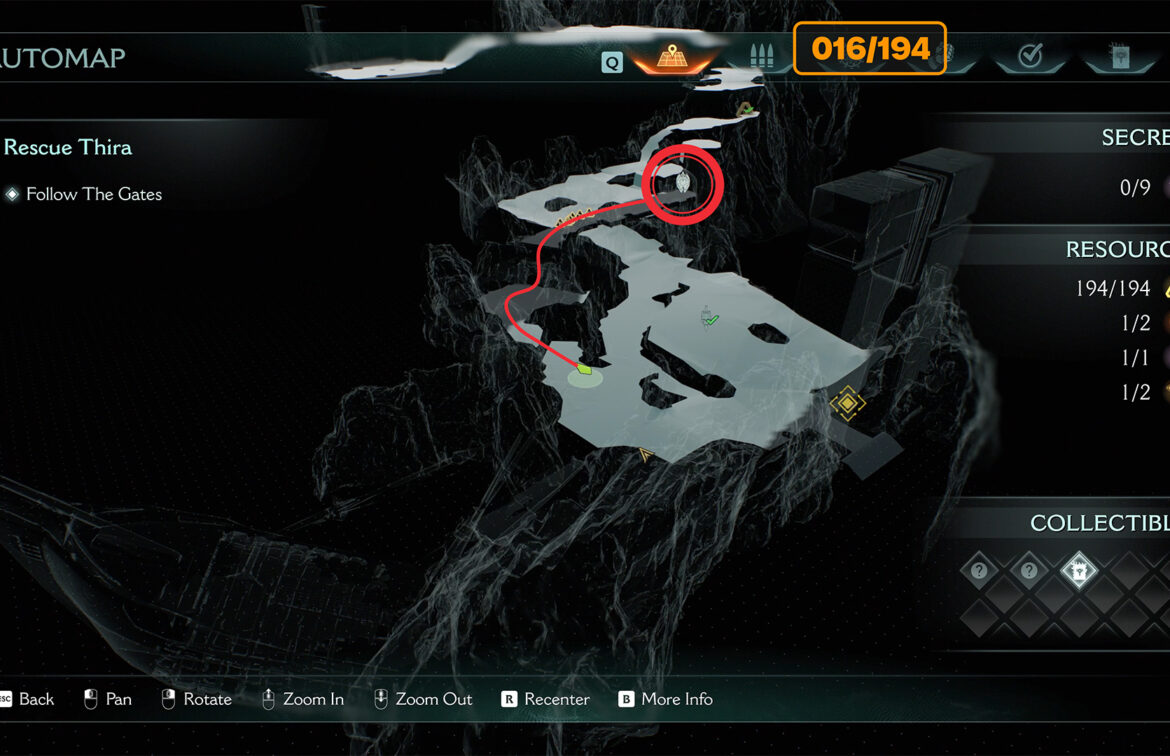Switch to the codex book tab
Screen dimensions: 1170x756
coord(1118,57)
